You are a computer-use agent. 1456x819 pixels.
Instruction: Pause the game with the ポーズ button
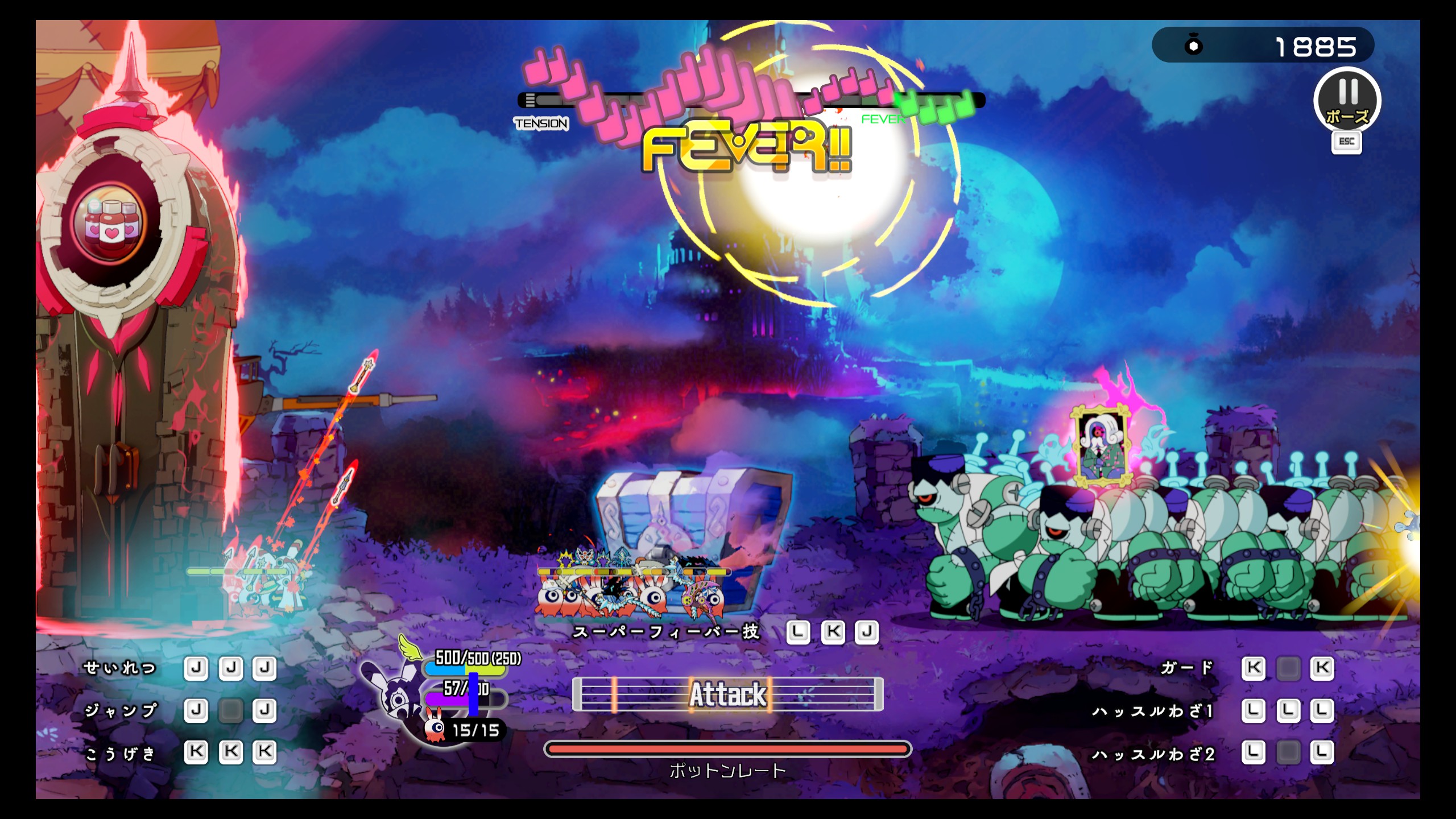pyautogui.click(x=1346, y=101)
